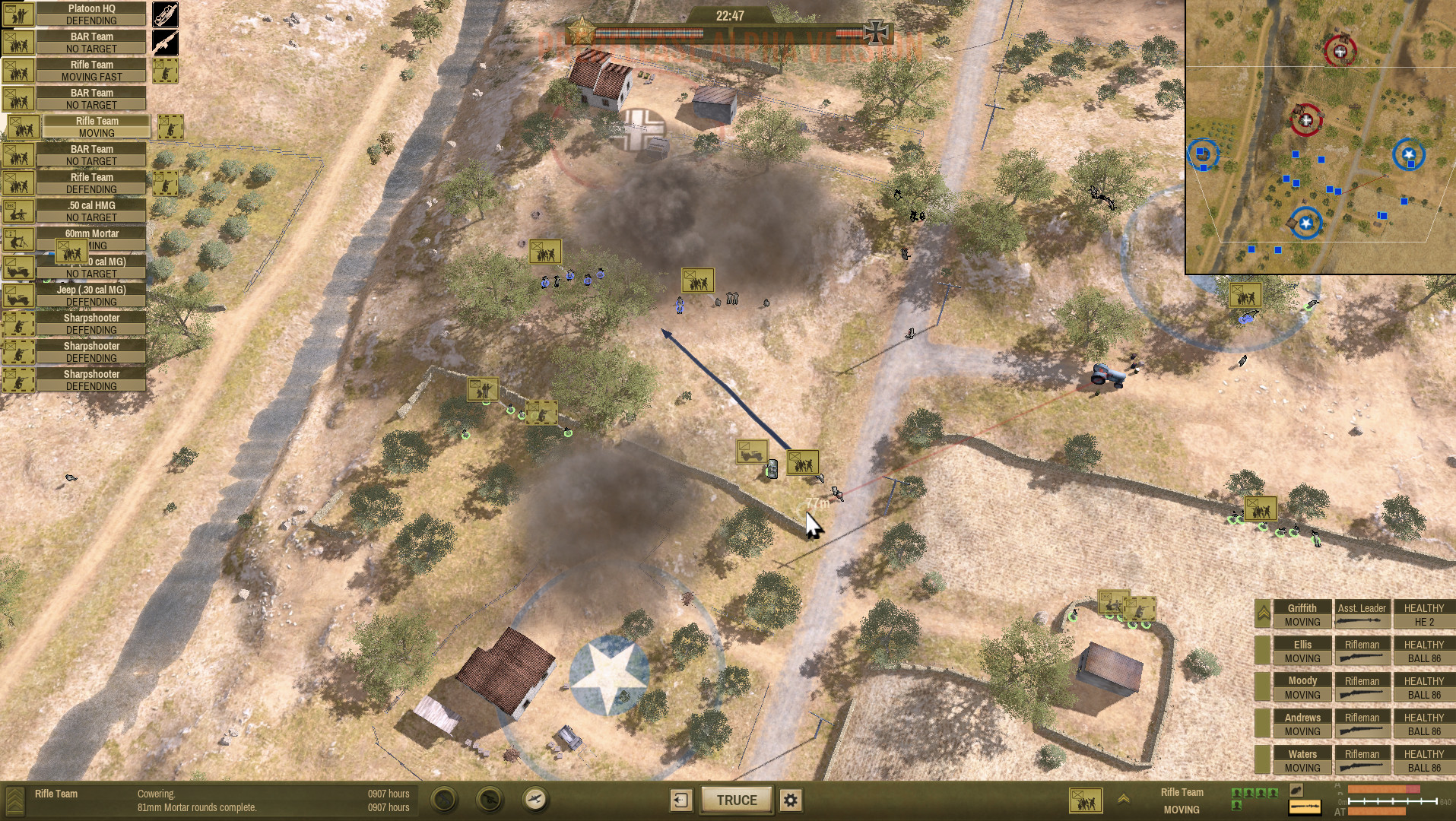
Task: Select the airstrike plane icon on the bottom bar
Action: 535,800
